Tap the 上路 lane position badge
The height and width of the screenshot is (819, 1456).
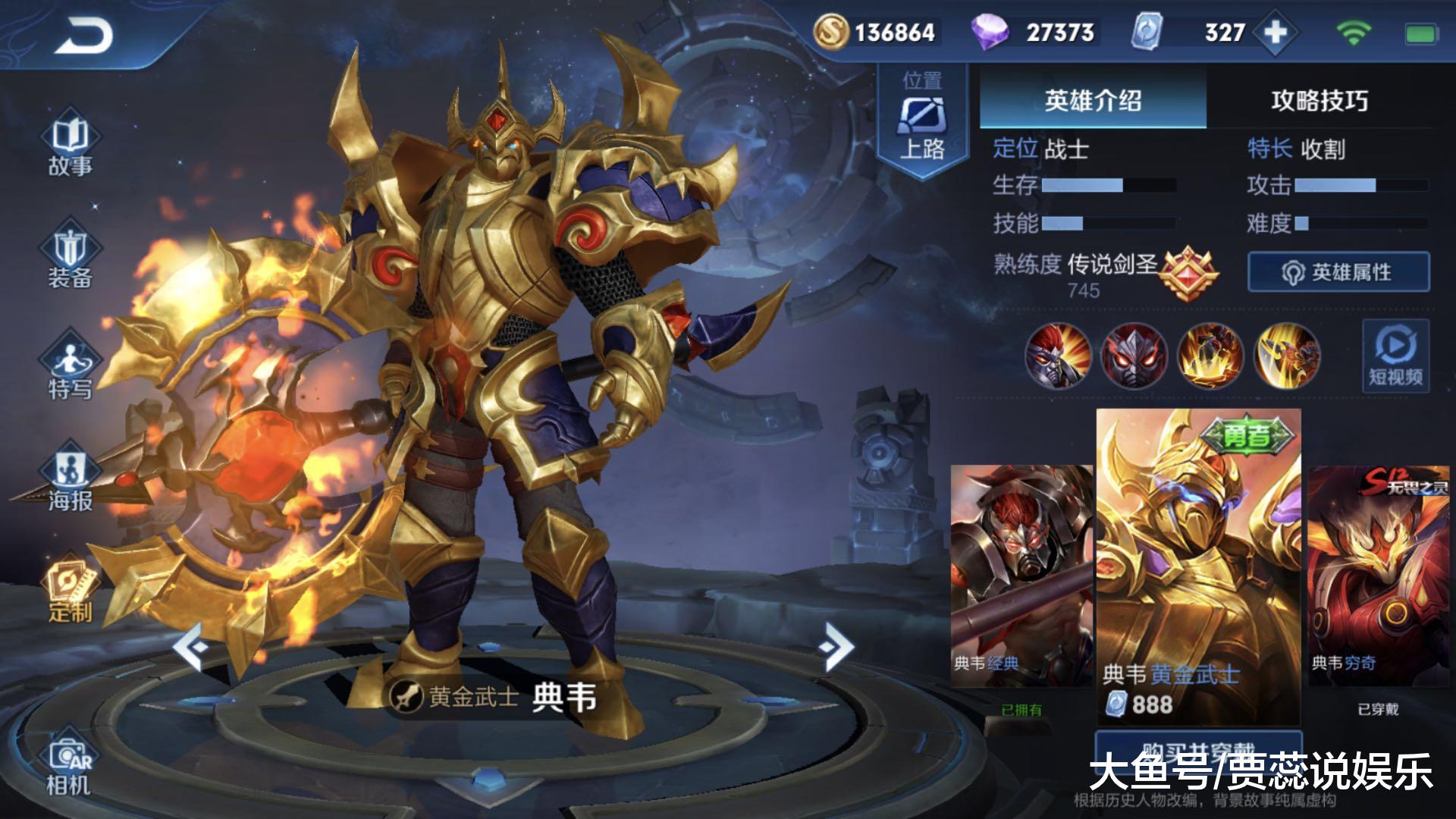coord(923,121)
